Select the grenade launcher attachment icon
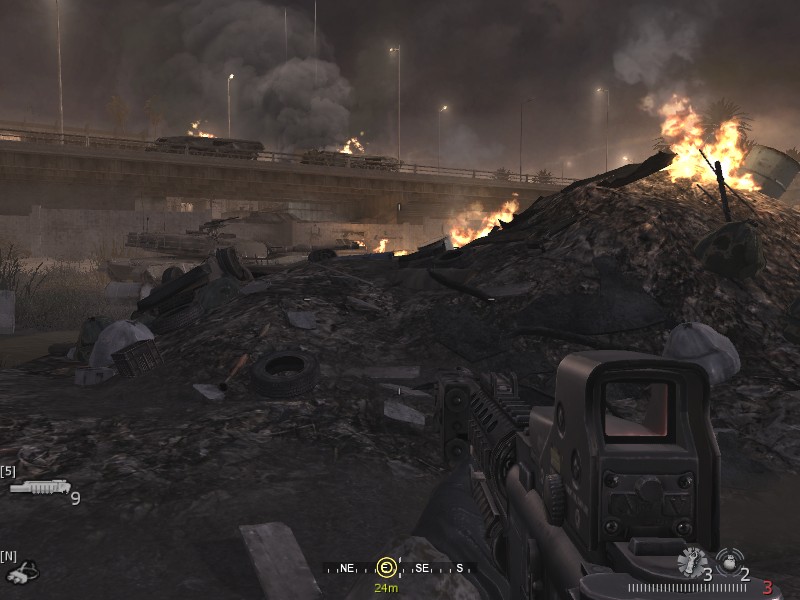Screen dimensions: 800x600 (x=40, y=488)
